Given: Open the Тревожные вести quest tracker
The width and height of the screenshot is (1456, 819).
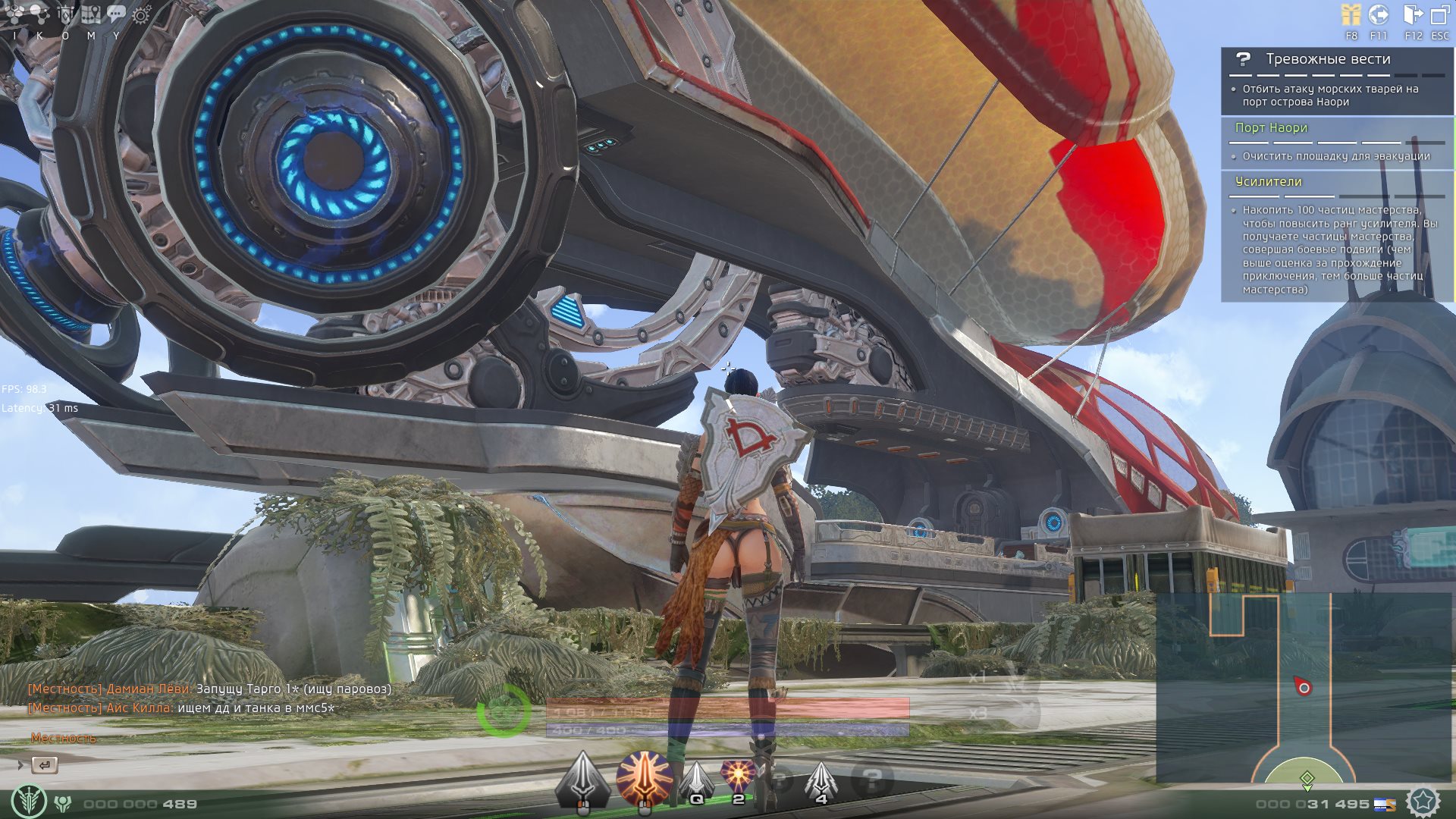Looking at the screenshot, I should tap(1328, 59).
